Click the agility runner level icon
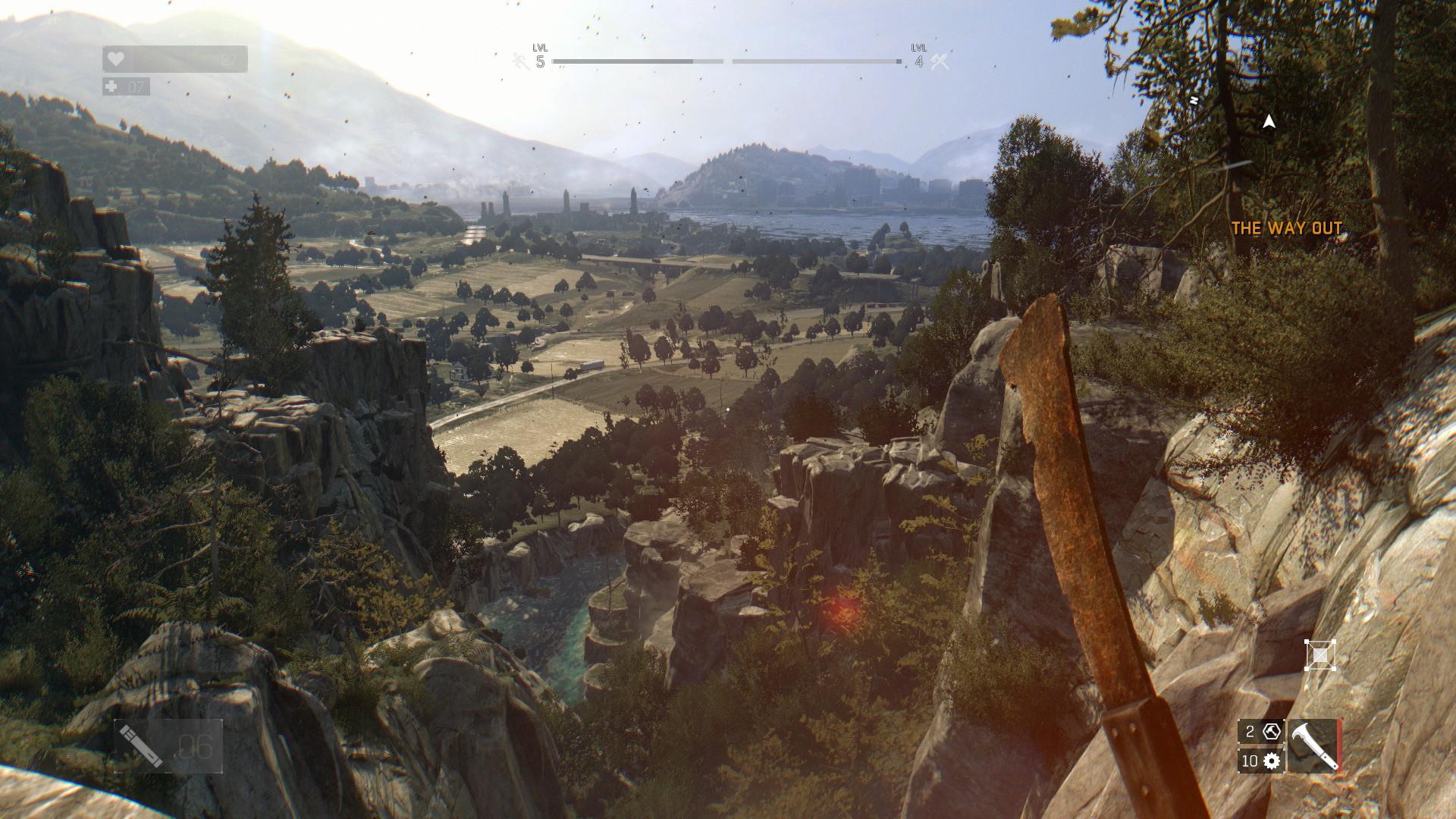 click(x=520, y=61)
